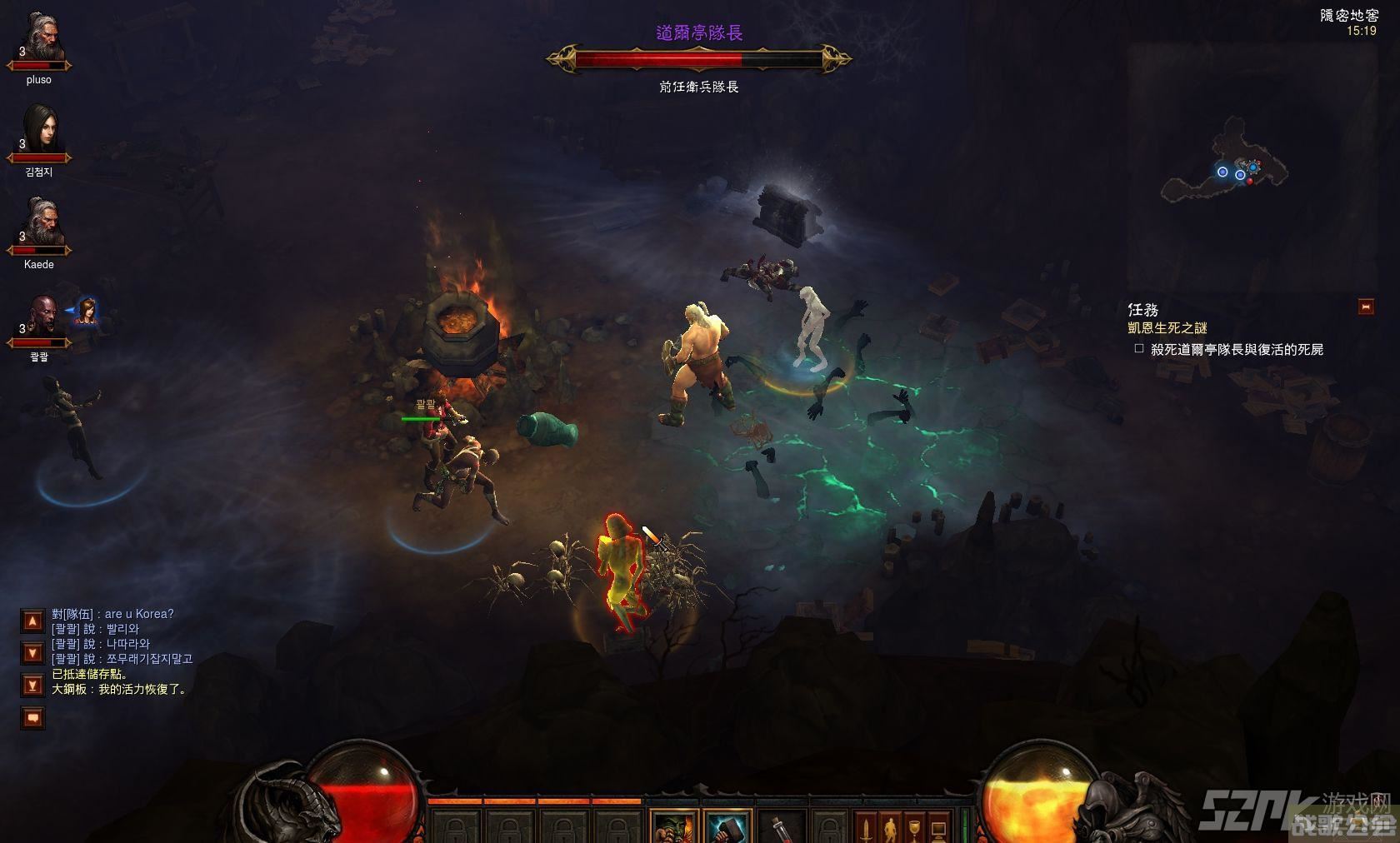Use the hammer skill icon
1400x843 pixels.
(726, 827)
